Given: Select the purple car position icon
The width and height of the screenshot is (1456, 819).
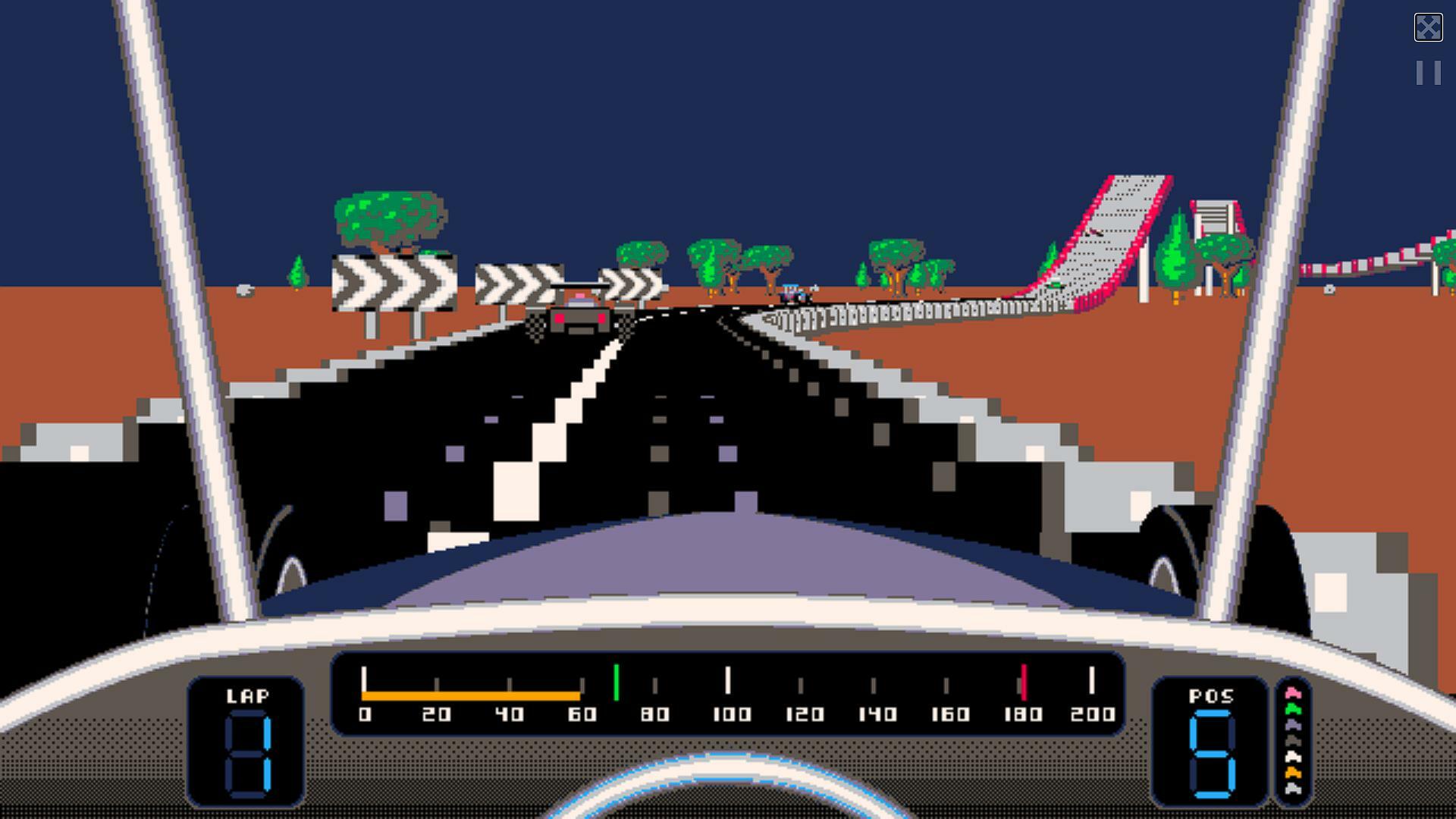Looking at the screenshot, I should tap(1292, 725).
